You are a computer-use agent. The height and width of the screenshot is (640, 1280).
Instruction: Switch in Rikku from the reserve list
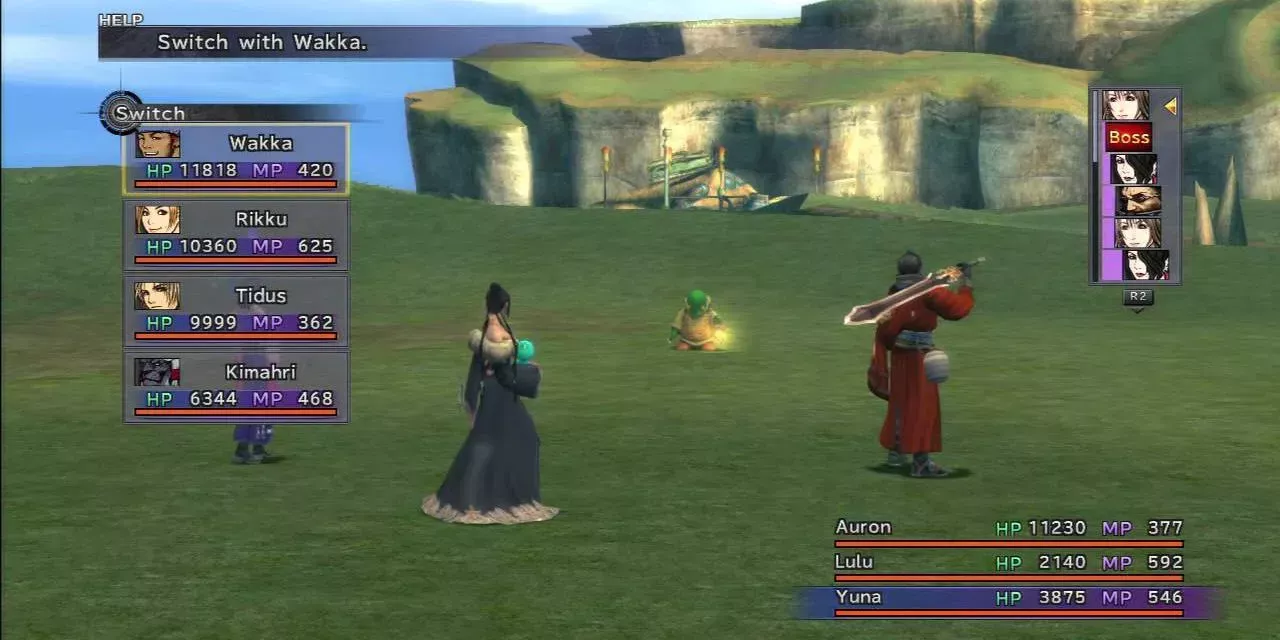click(236, 234)
